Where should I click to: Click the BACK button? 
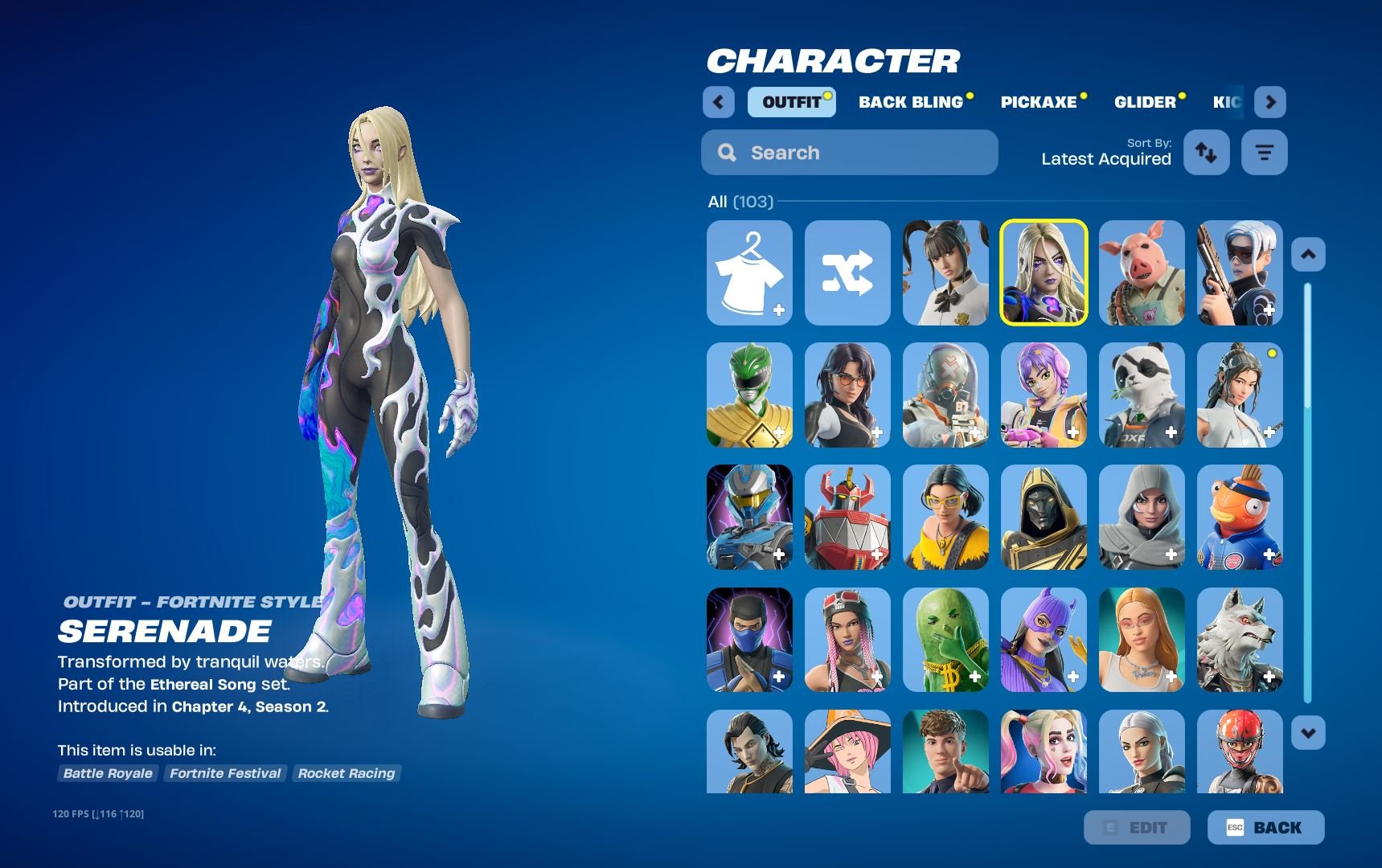point(1264,827)
